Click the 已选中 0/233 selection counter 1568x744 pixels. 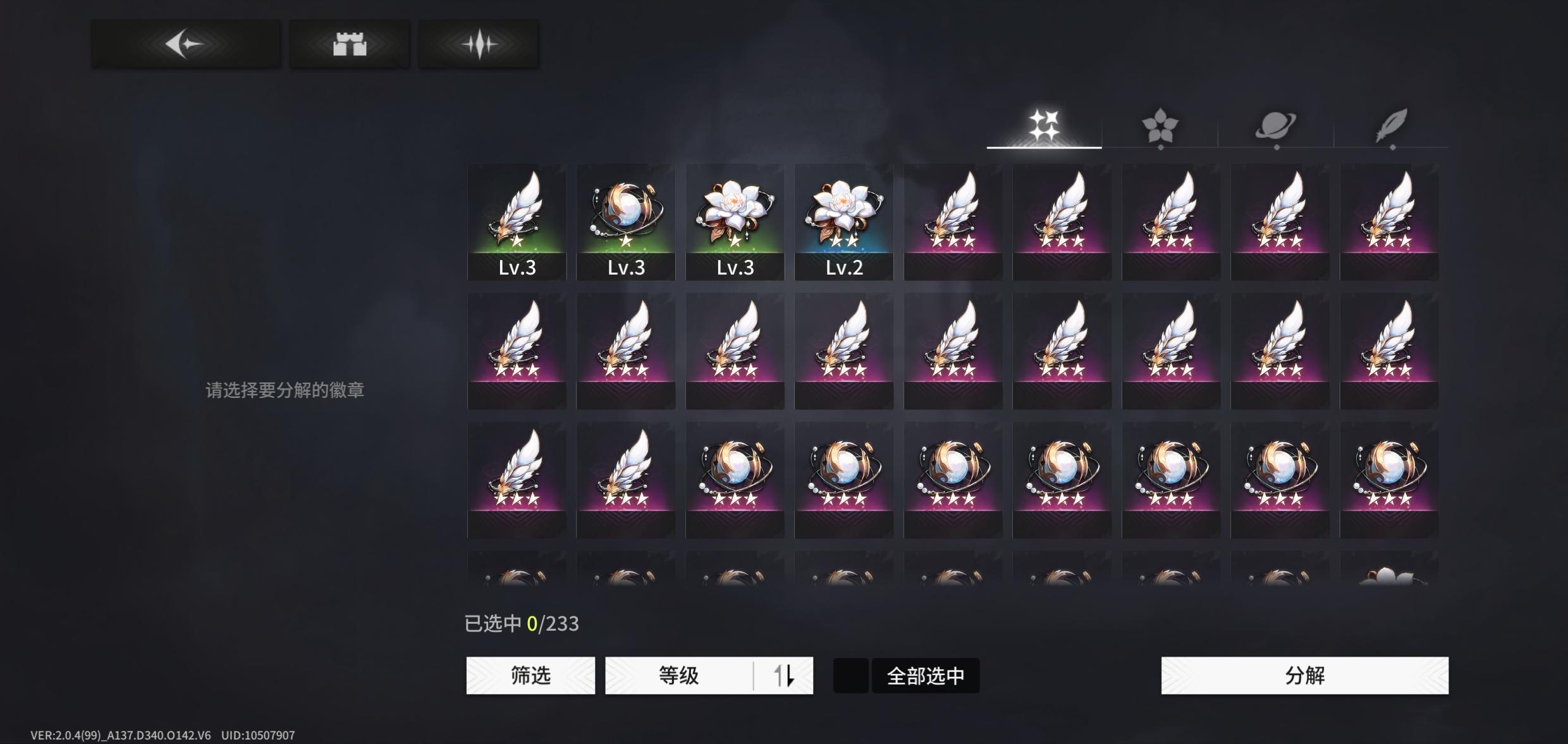[522, 623]
